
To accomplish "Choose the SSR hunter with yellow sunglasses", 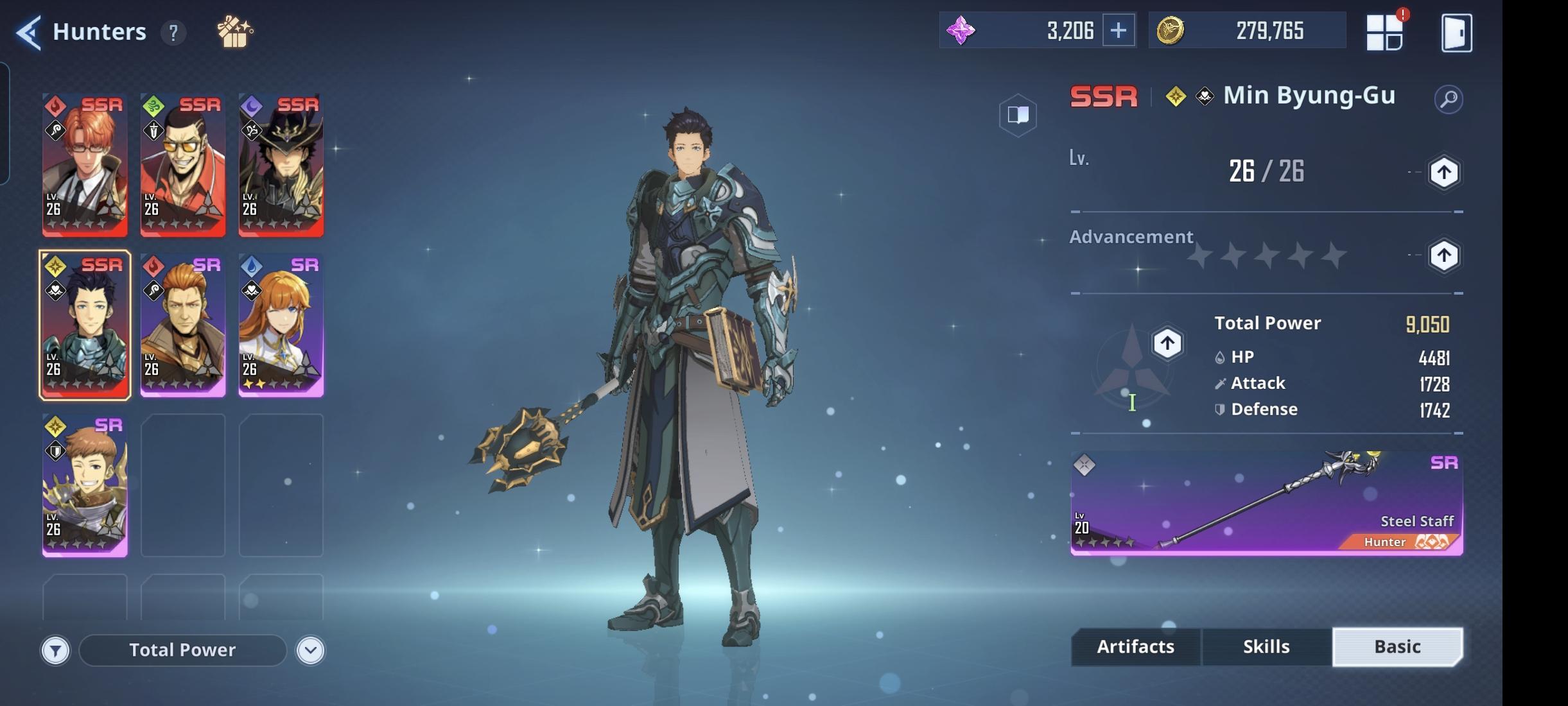I will coord(183,164).
